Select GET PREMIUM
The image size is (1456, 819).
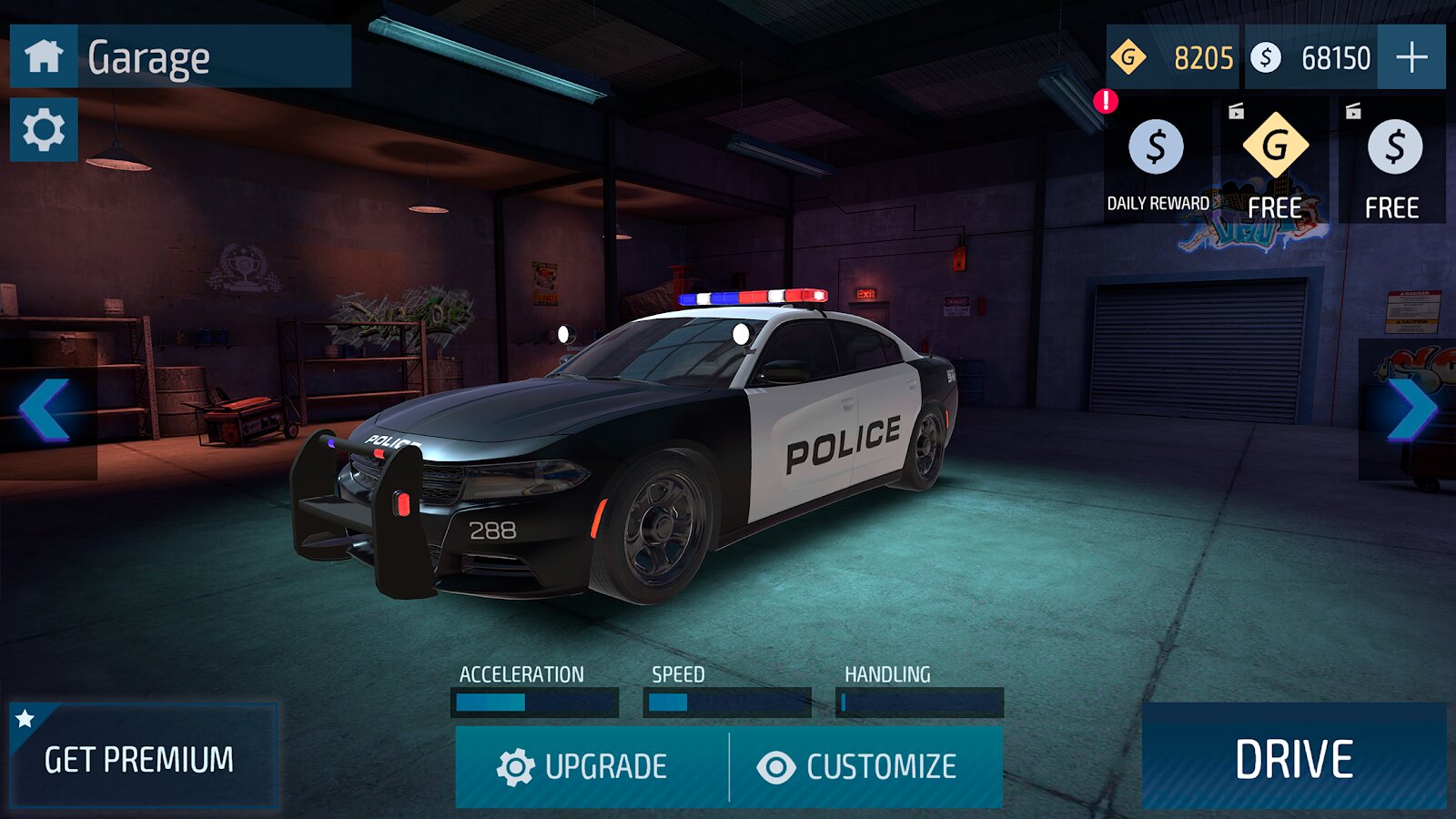(141, 755)
